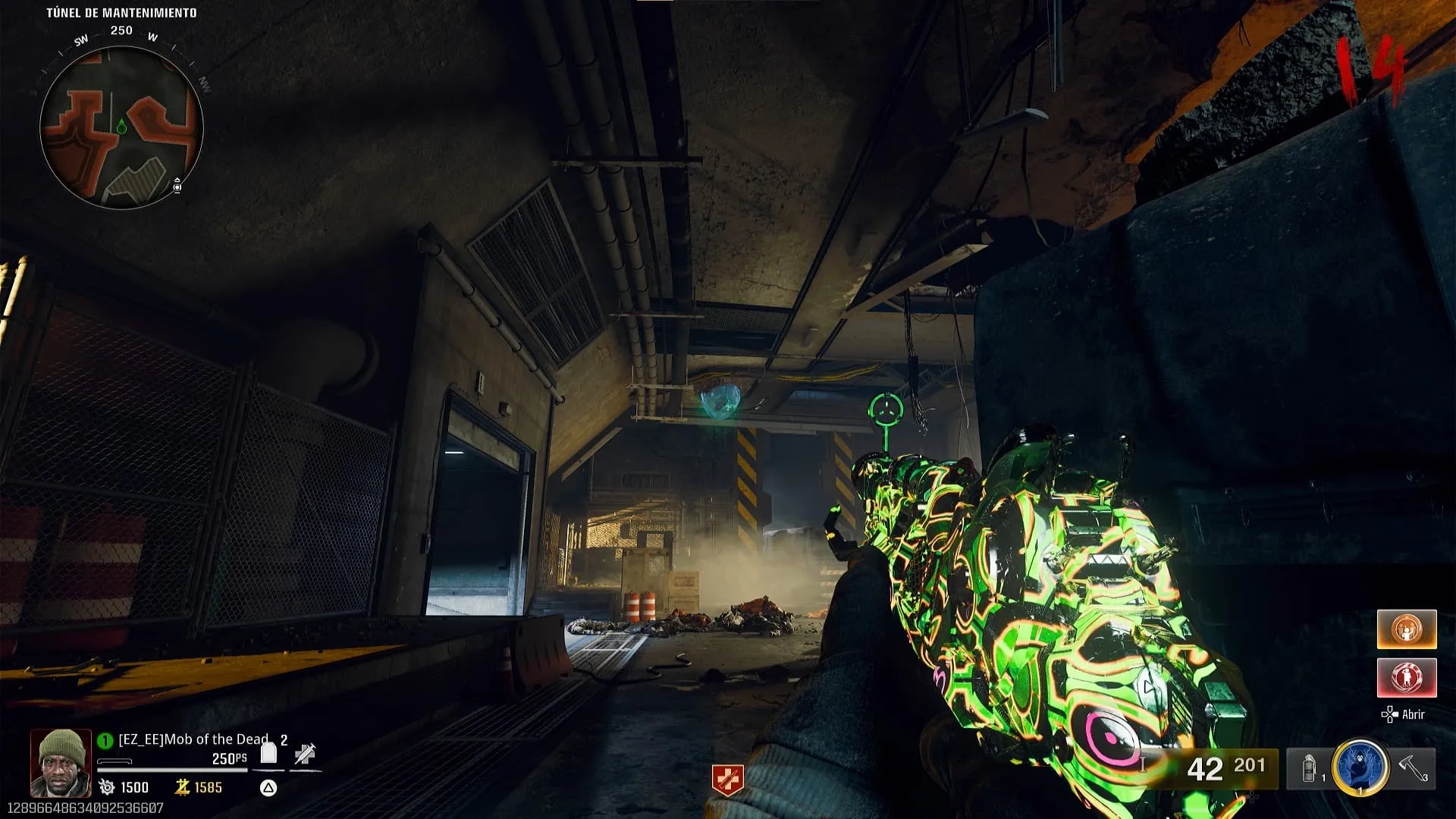
Task: Click the green player marker on minimap
Action: tap(121, 127)
